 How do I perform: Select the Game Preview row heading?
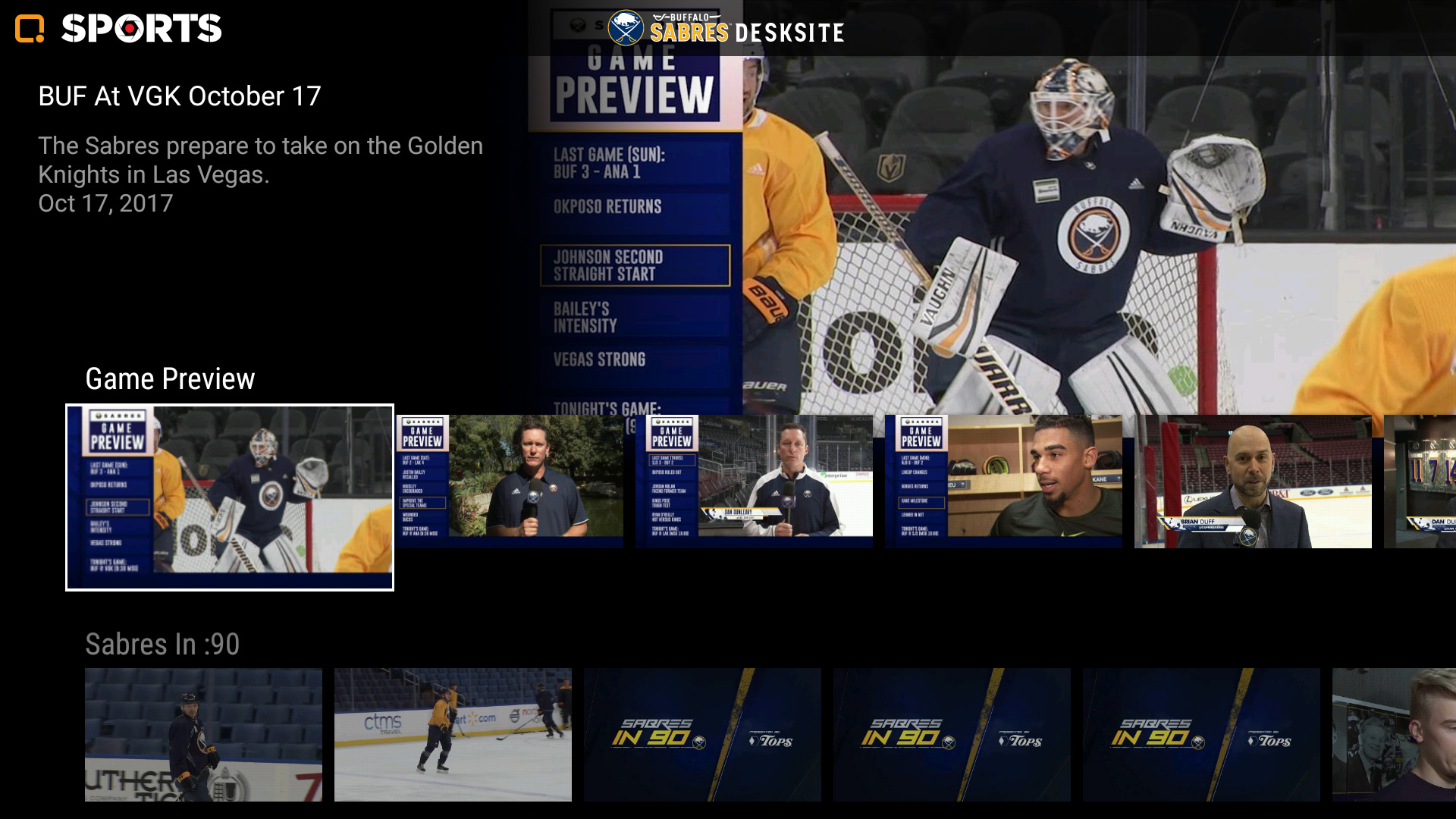171,378
